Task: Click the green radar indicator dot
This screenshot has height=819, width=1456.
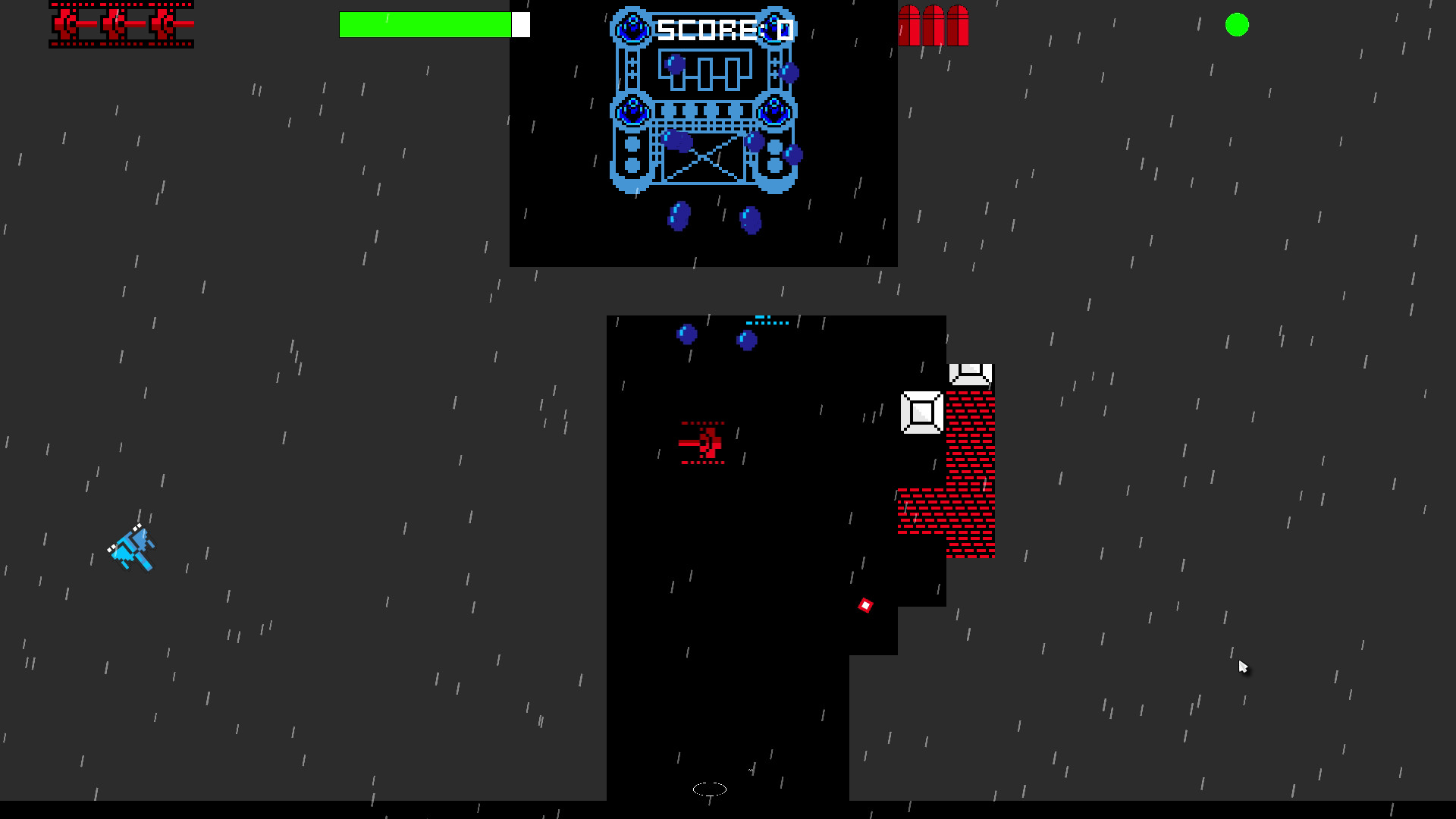Action: (x=1238, y=25)
